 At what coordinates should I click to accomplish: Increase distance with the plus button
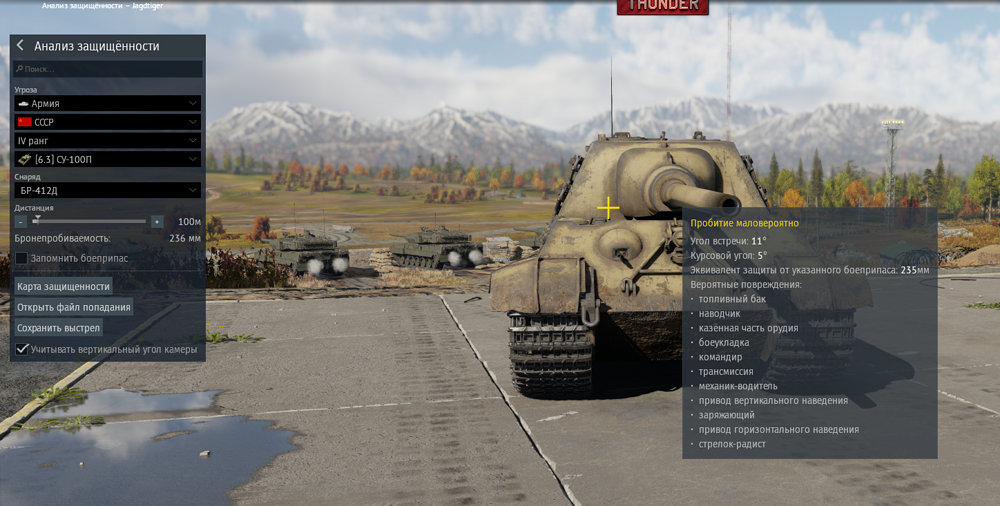coord(157,222)
